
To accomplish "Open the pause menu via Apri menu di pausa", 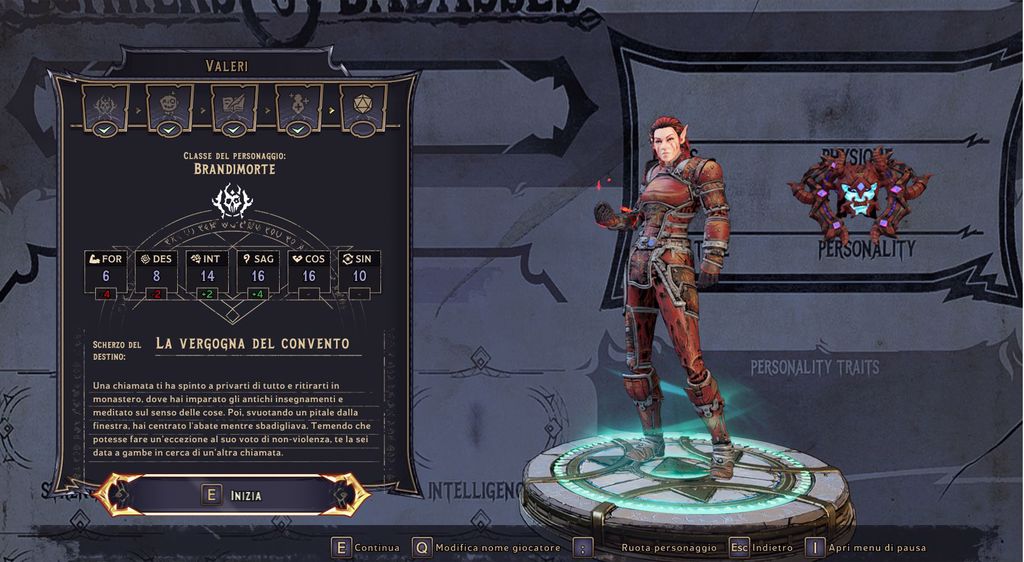I will click(x=866, y=548).
